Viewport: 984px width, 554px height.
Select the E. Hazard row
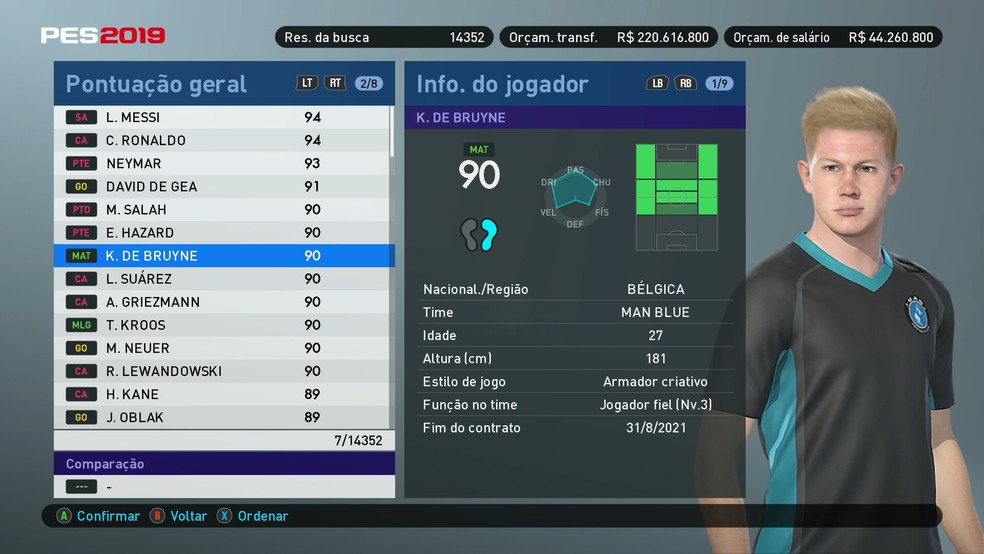[x=220, y=232]
